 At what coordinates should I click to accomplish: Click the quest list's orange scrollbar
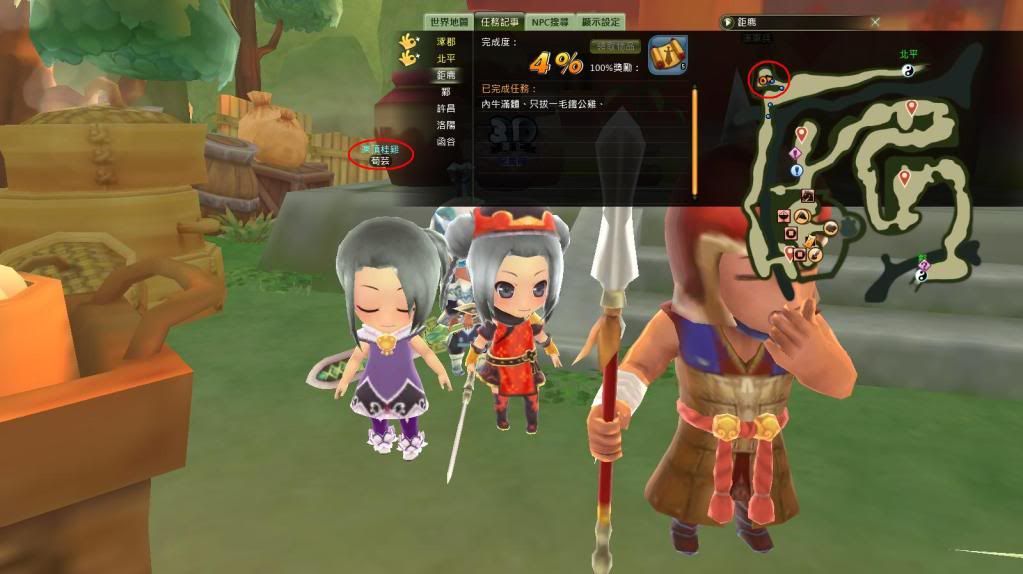coord(694,140)
